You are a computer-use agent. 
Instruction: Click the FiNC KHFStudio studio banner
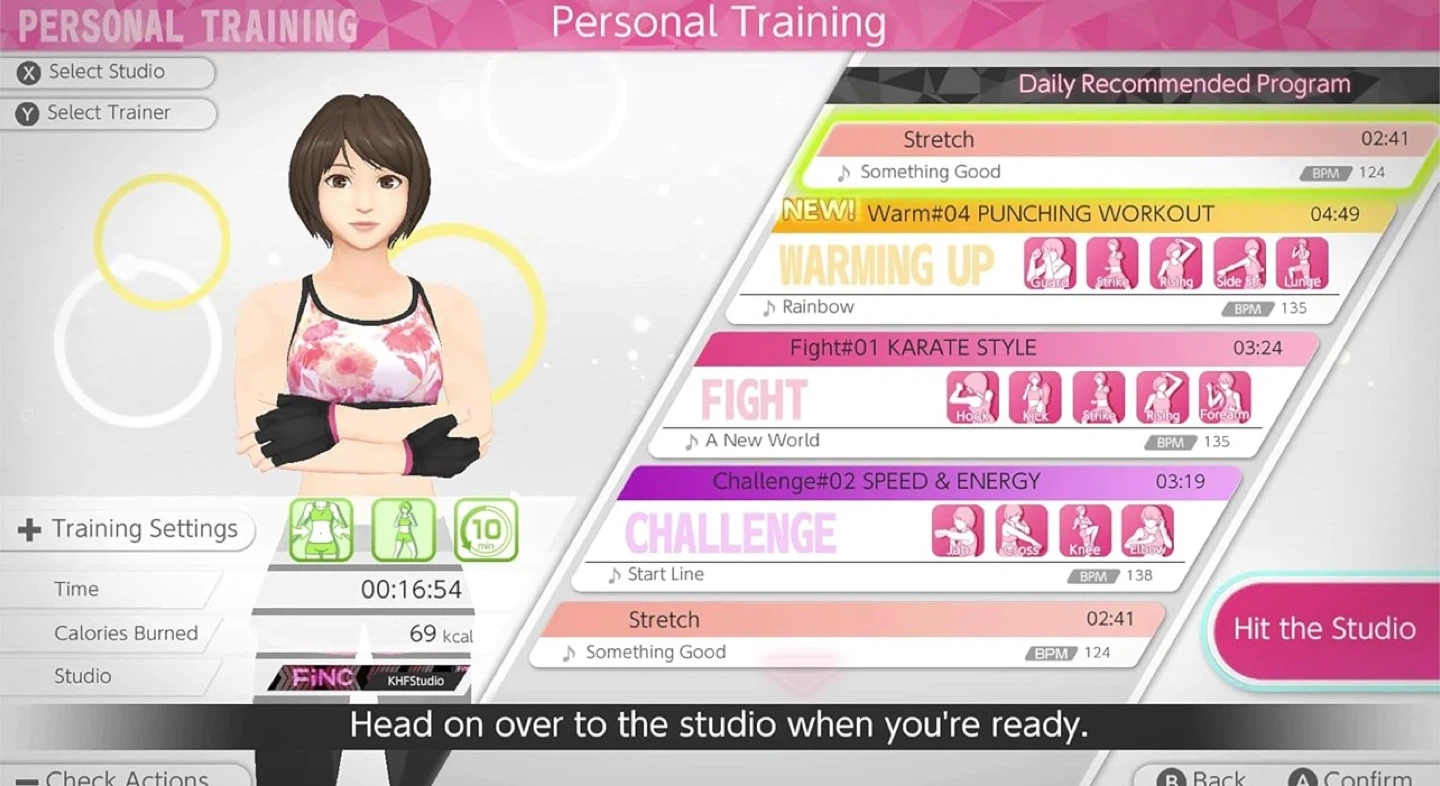pos(370,678)
